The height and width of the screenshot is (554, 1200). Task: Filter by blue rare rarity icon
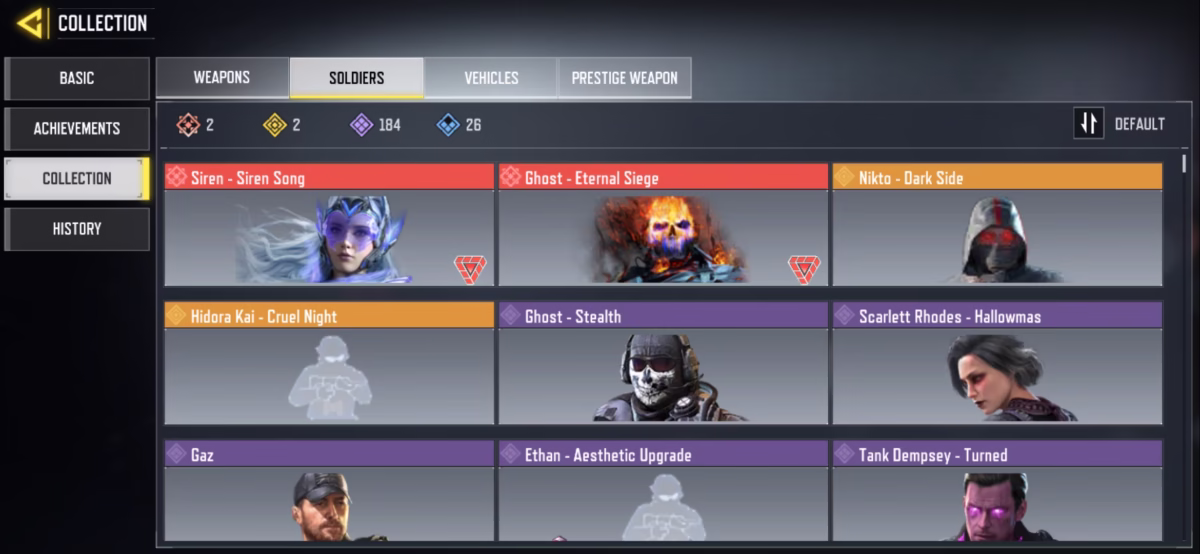click(448, 125)
